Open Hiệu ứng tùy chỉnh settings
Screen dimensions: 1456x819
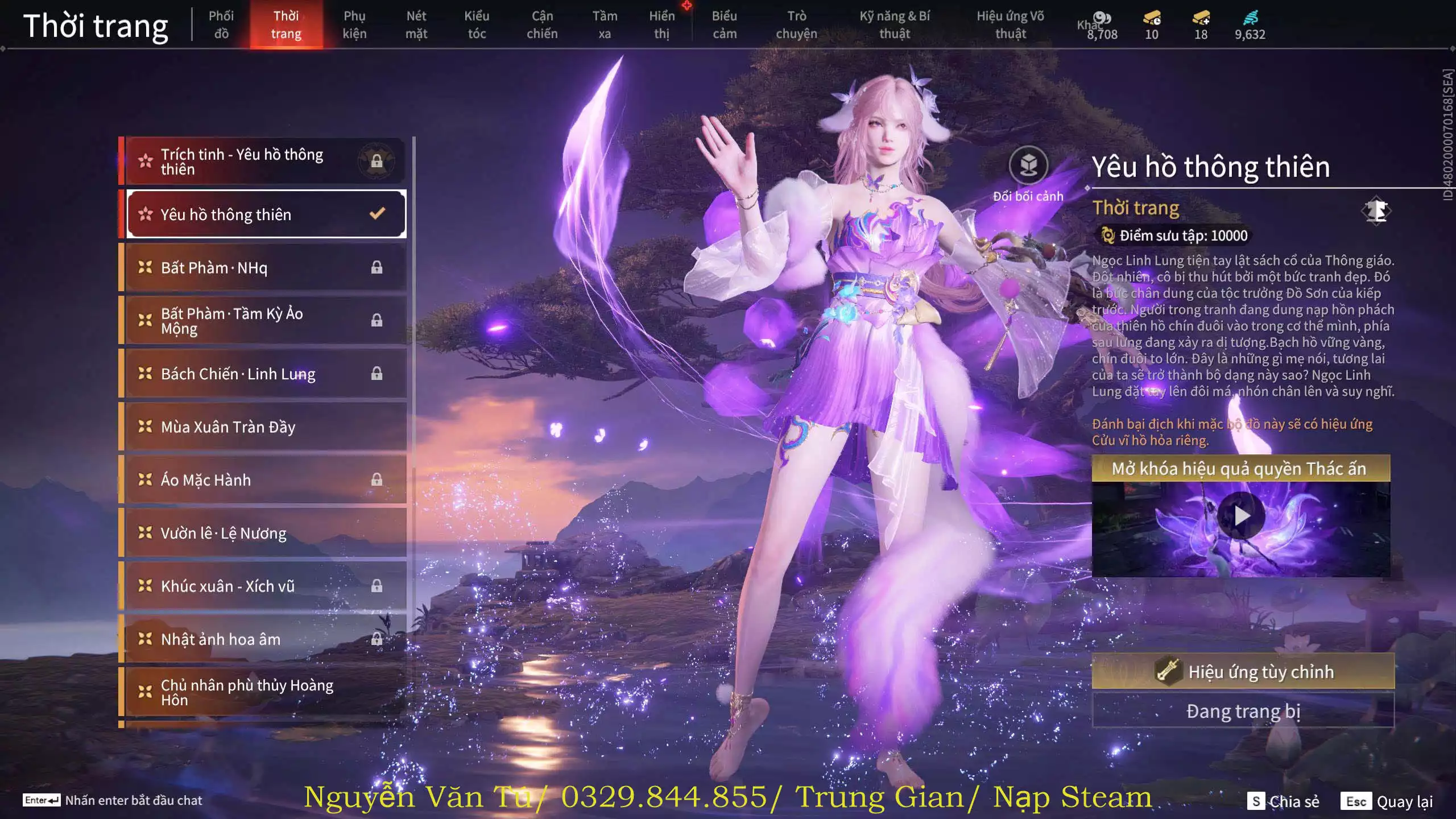tap(1243, 672)
